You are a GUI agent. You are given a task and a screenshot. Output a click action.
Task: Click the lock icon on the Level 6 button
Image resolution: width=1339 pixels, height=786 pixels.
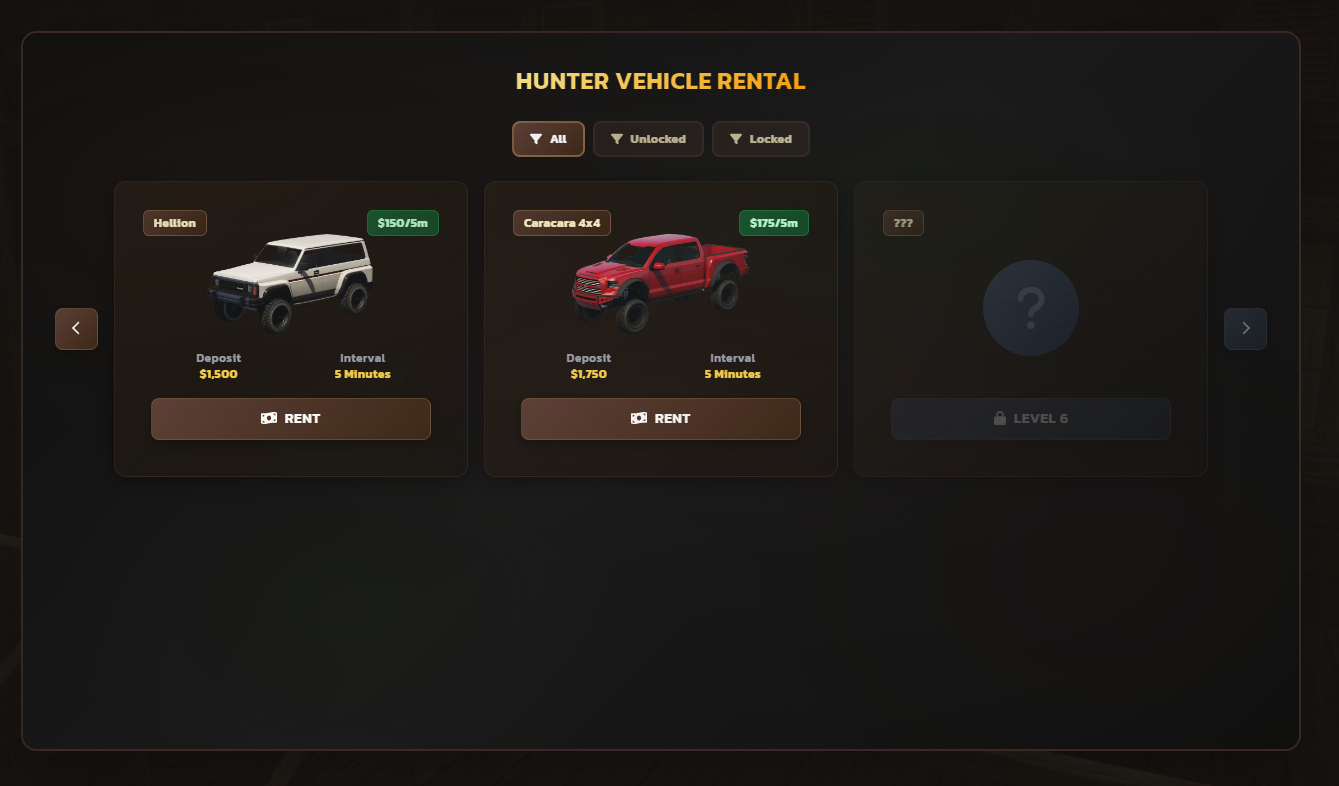tap(999, 418)
